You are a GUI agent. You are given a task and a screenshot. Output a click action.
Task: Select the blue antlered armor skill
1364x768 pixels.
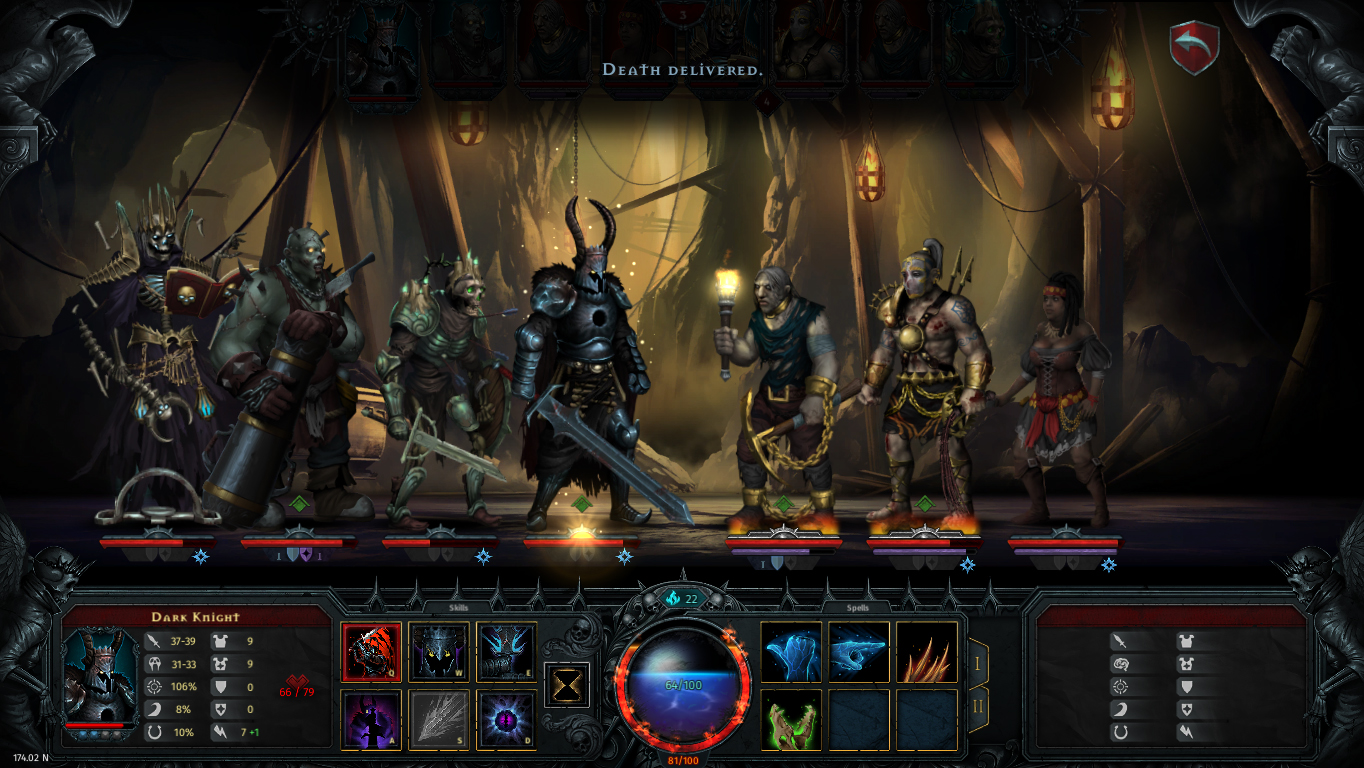pyautogui.click(x=506, y=652)
